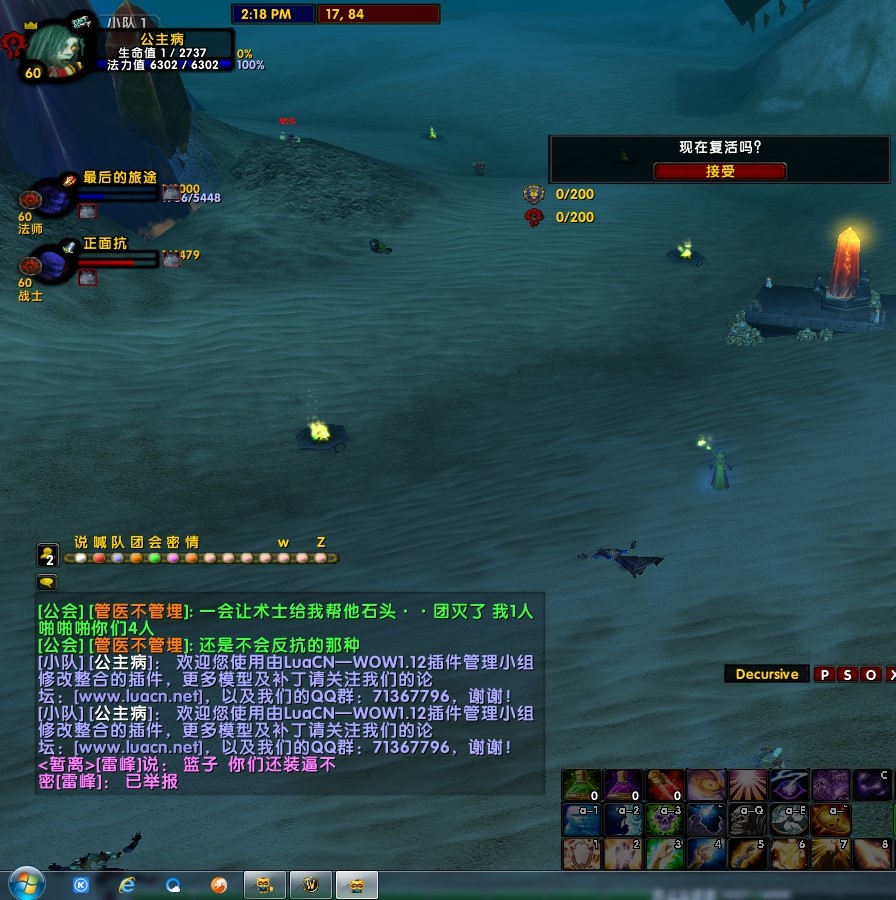Cast the green skull spell bound to a-3

point(664,819)
